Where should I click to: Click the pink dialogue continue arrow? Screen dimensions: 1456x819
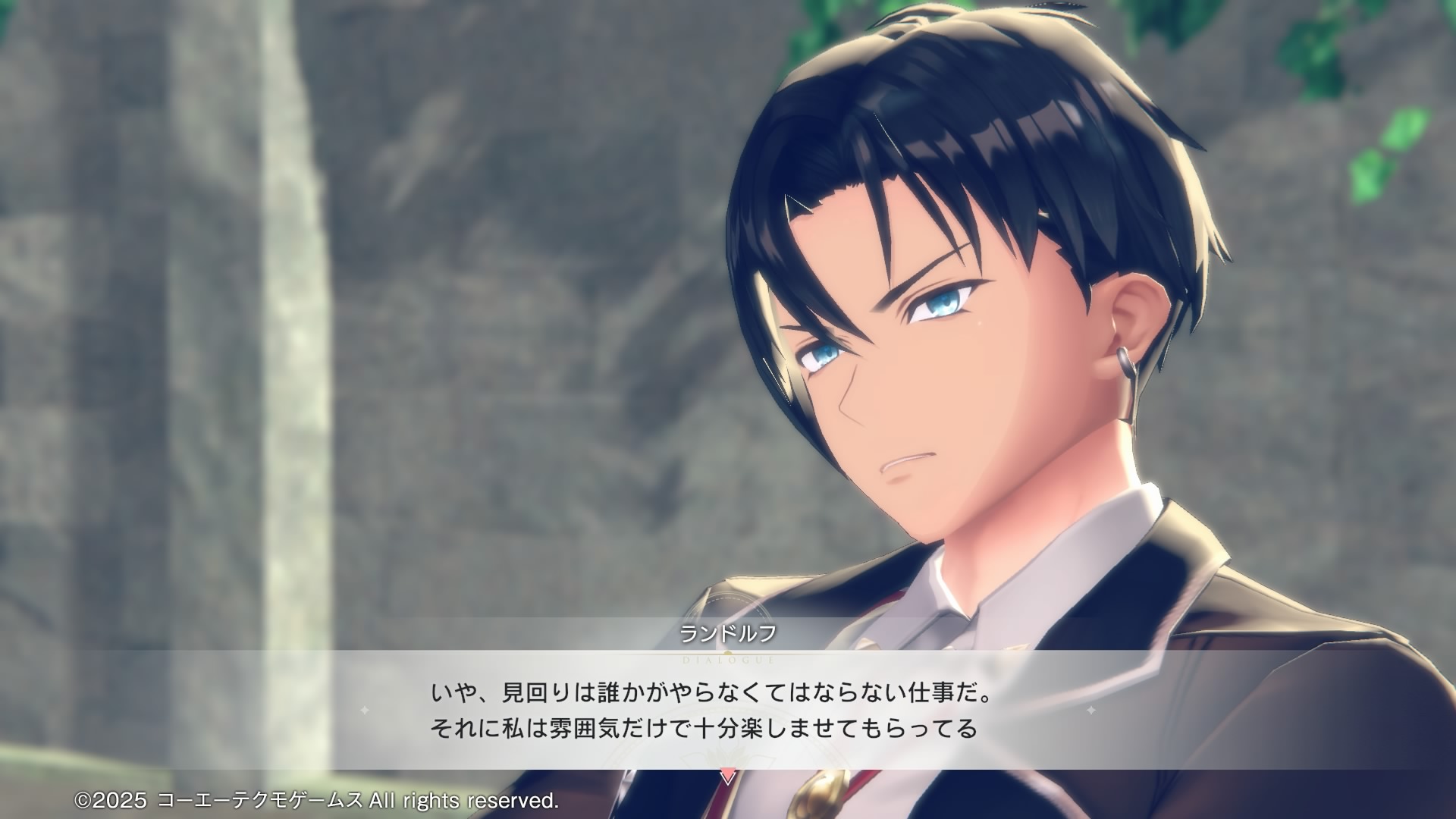click(x=727, y=777)
